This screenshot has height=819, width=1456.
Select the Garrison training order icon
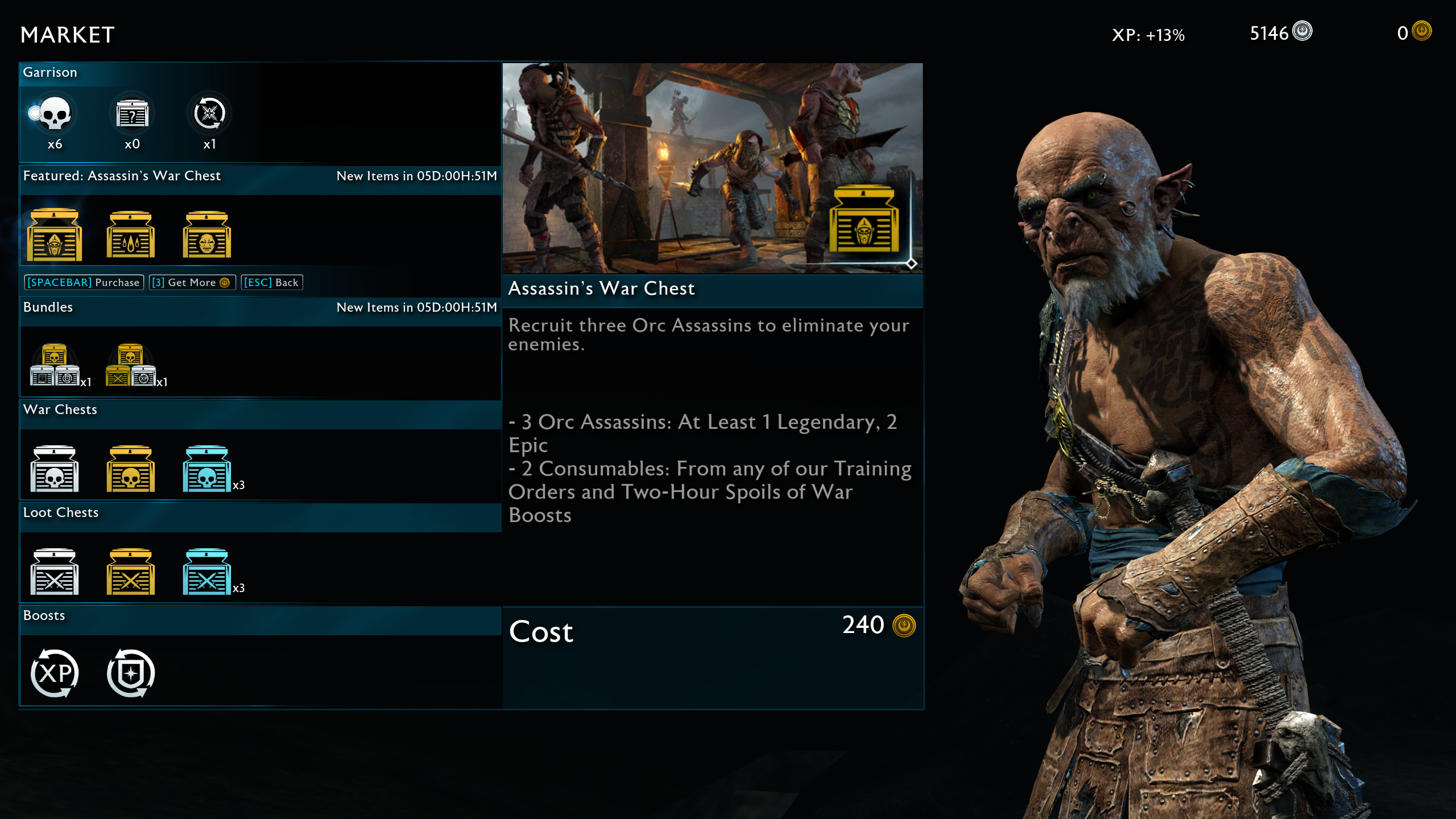[209, 114]
